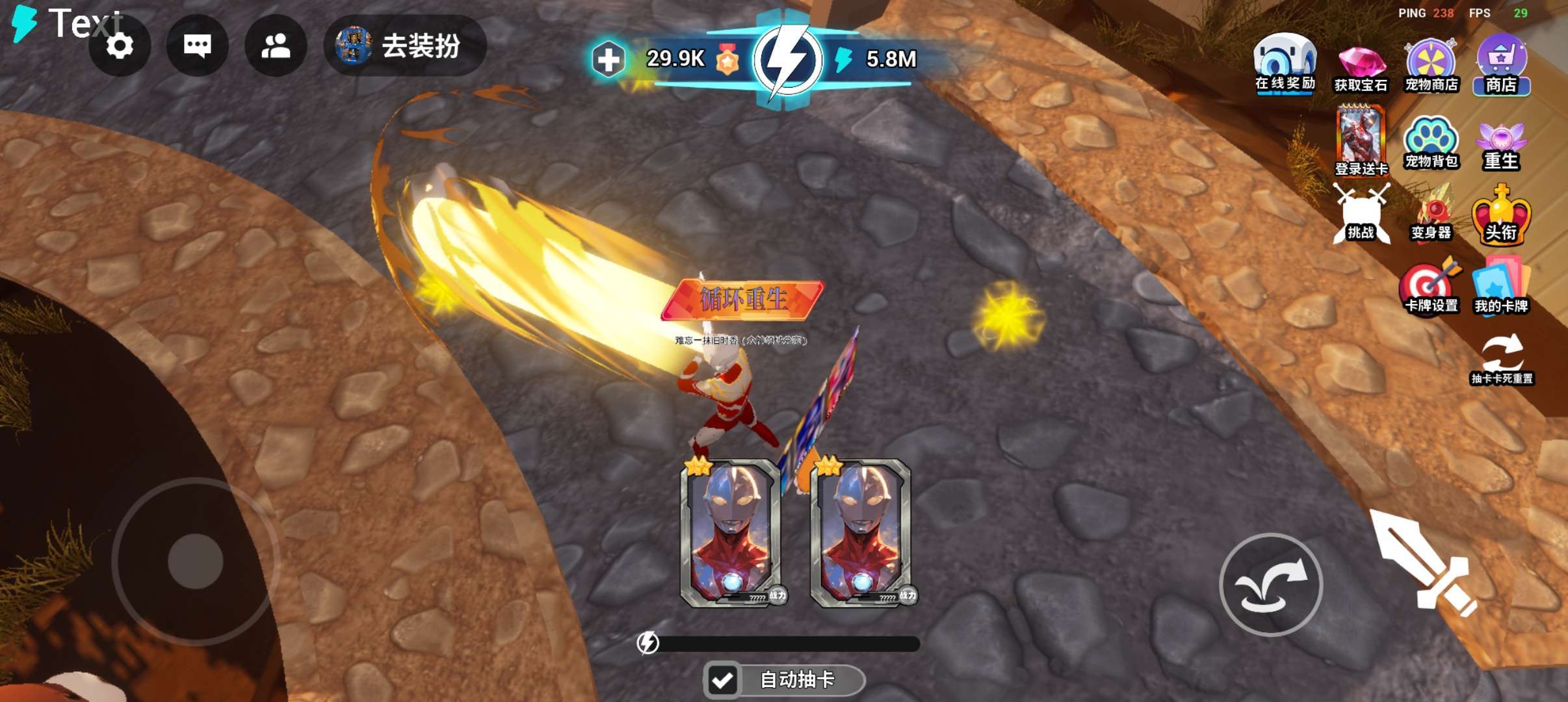Add currency with the plus button
Viewport: 1568px width, 702px height.
pyautogui.click(x=608, y=60)
